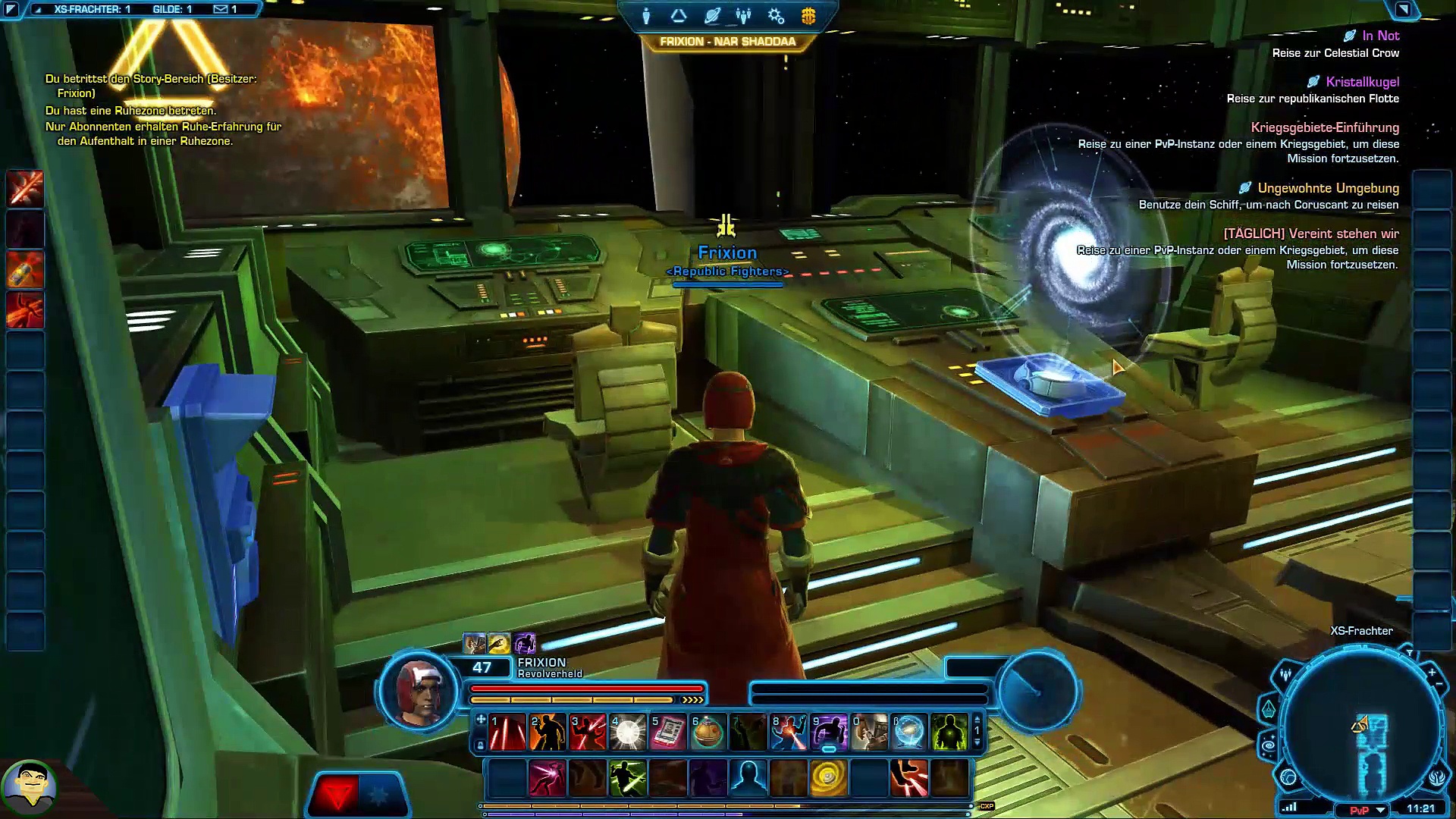The height and width of the screenshot is (819, 1456).
Task: Open the galaxy map spiral icon
Action: (x=1269, y=745)
